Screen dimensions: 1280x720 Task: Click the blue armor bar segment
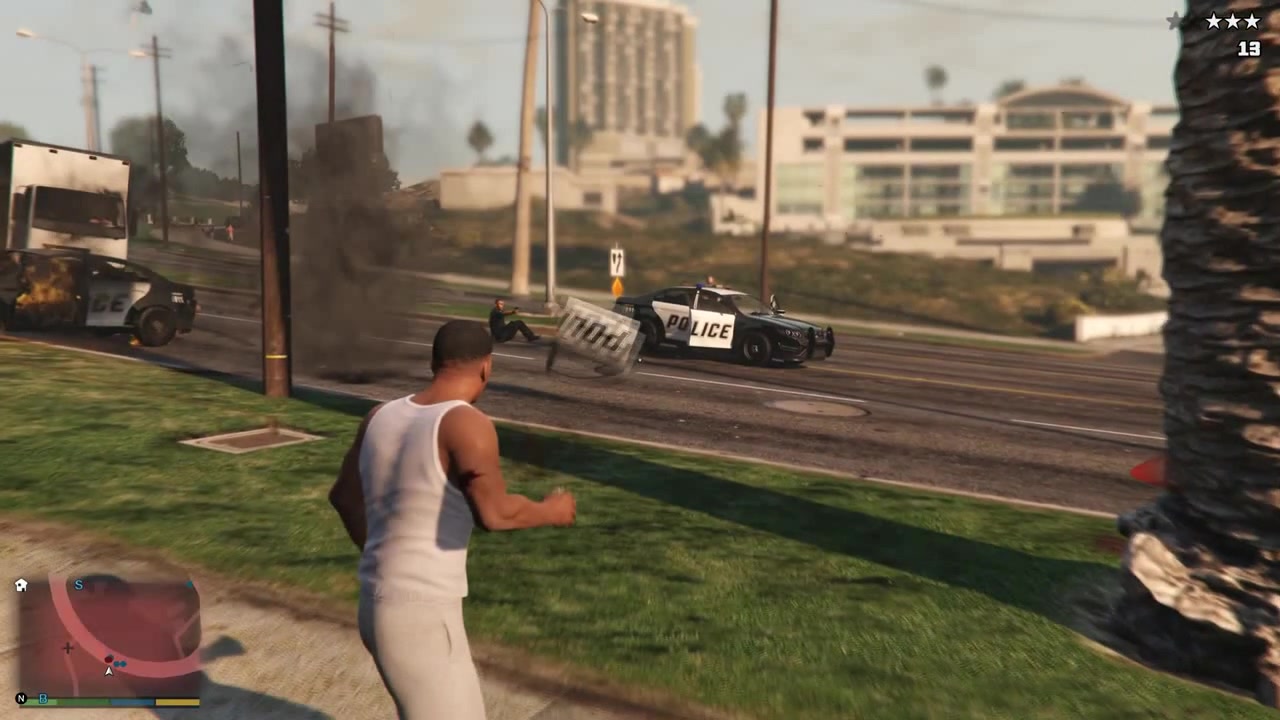pyautogui.click(x=131, y=701)
